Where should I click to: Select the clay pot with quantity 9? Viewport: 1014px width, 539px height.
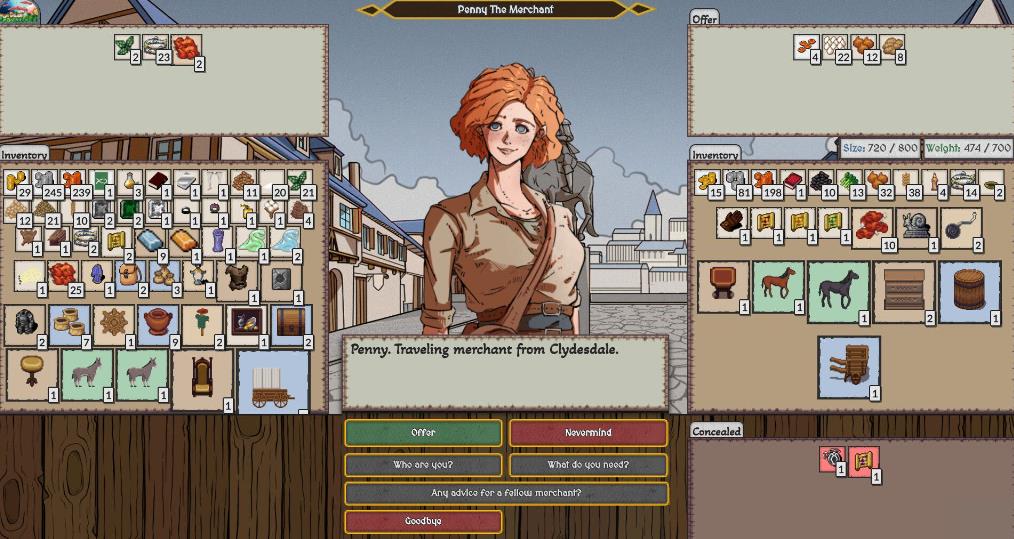158,323
